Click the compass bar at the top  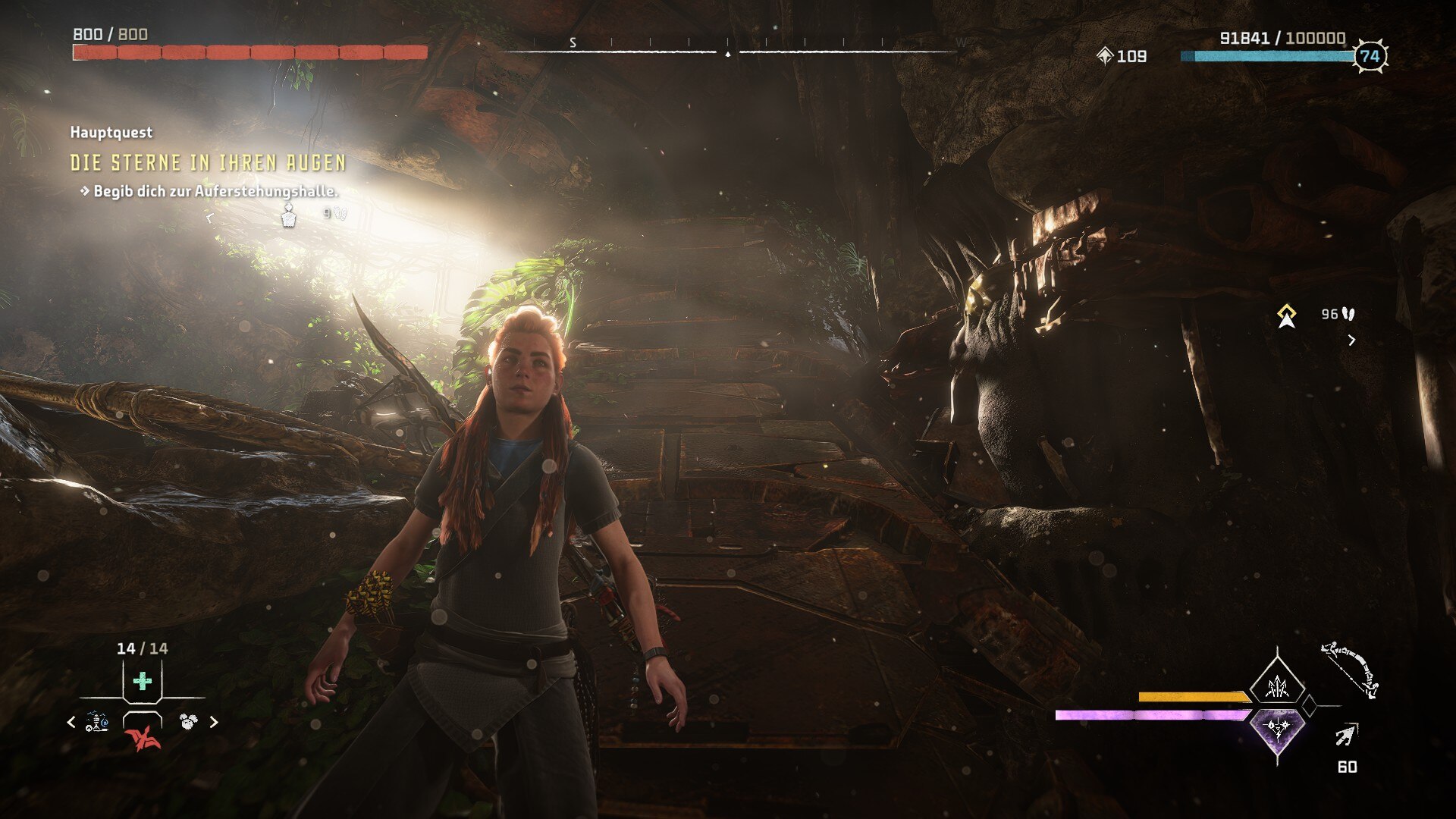tap(728, 52)
